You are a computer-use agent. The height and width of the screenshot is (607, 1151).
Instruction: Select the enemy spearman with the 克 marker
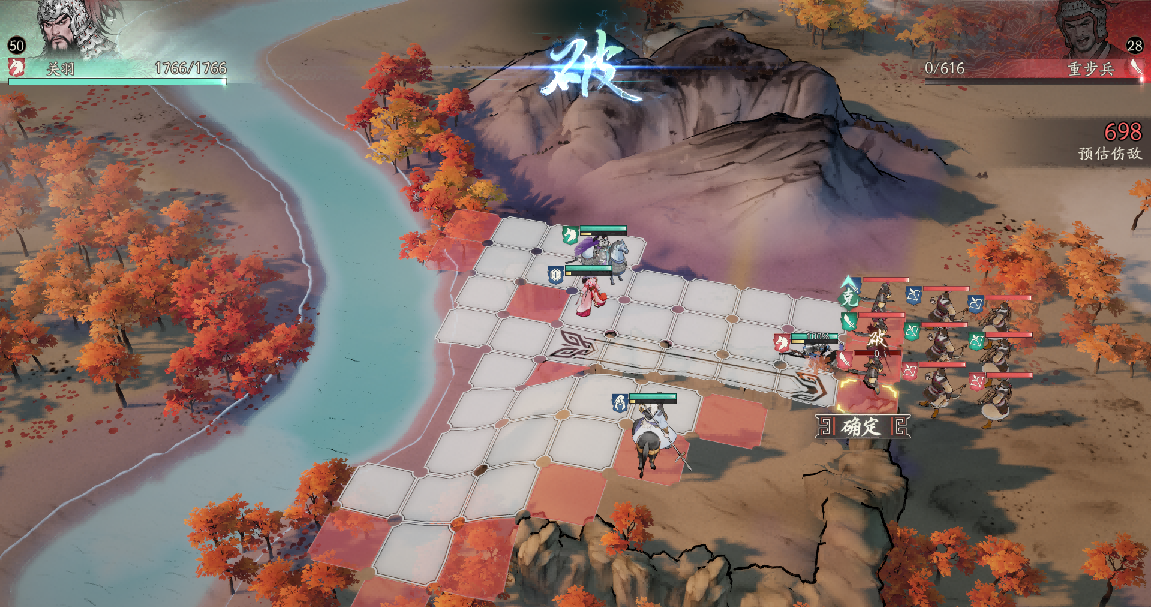pos(882,299)
